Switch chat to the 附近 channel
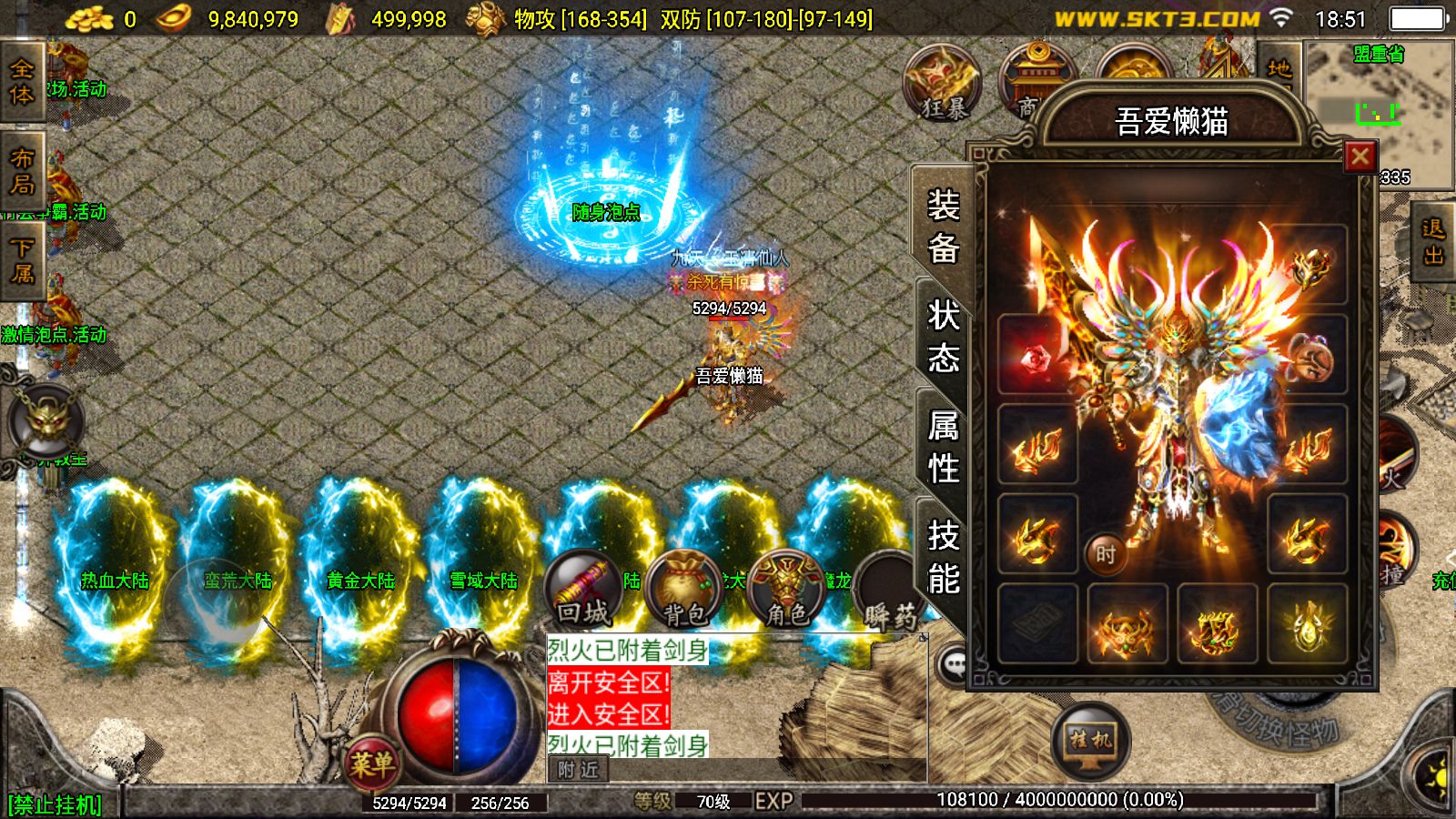Viewport: 1456px width, 819px height. click(579, 770)
